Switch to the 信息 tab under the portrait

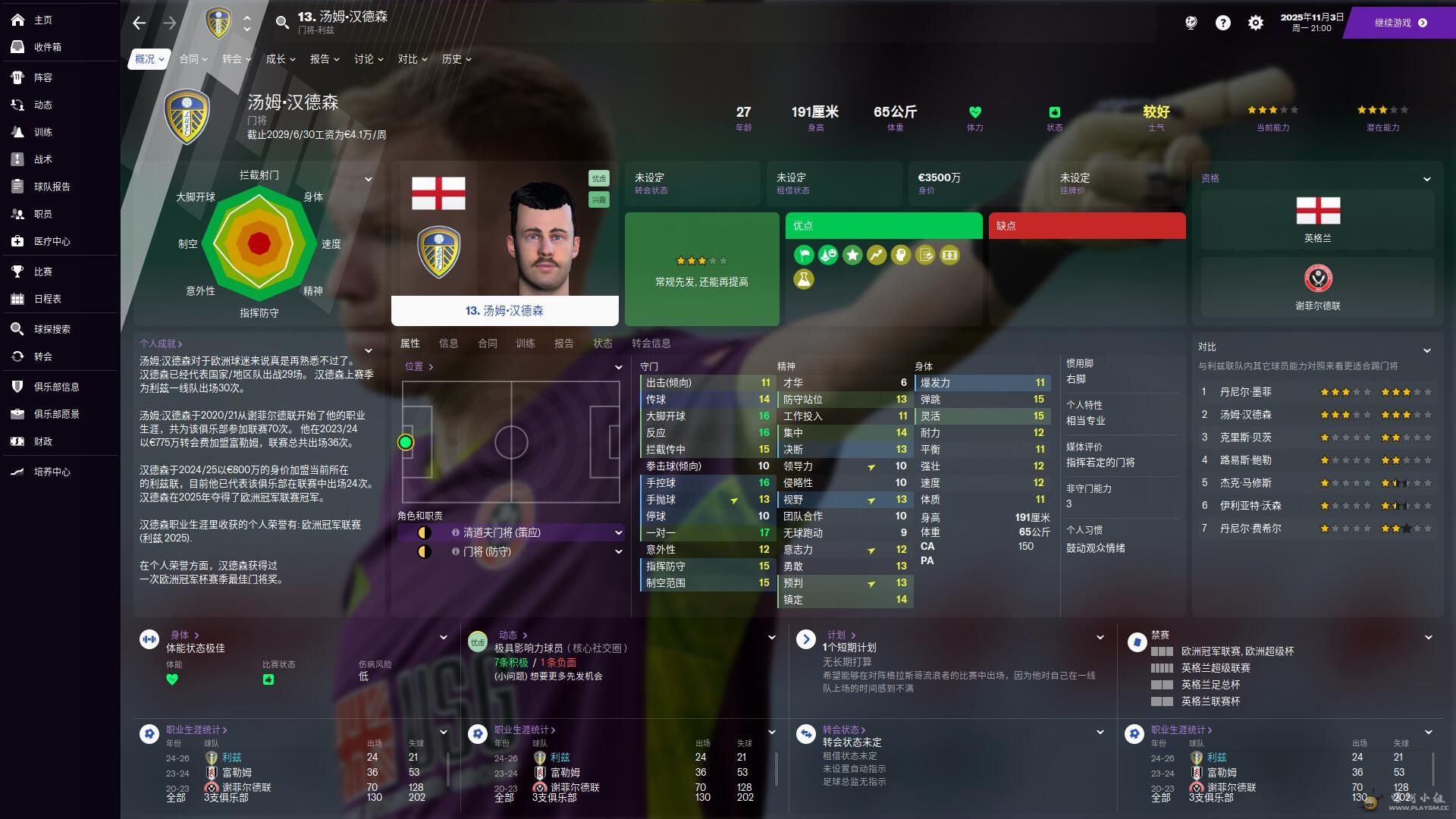click(448, 344)
